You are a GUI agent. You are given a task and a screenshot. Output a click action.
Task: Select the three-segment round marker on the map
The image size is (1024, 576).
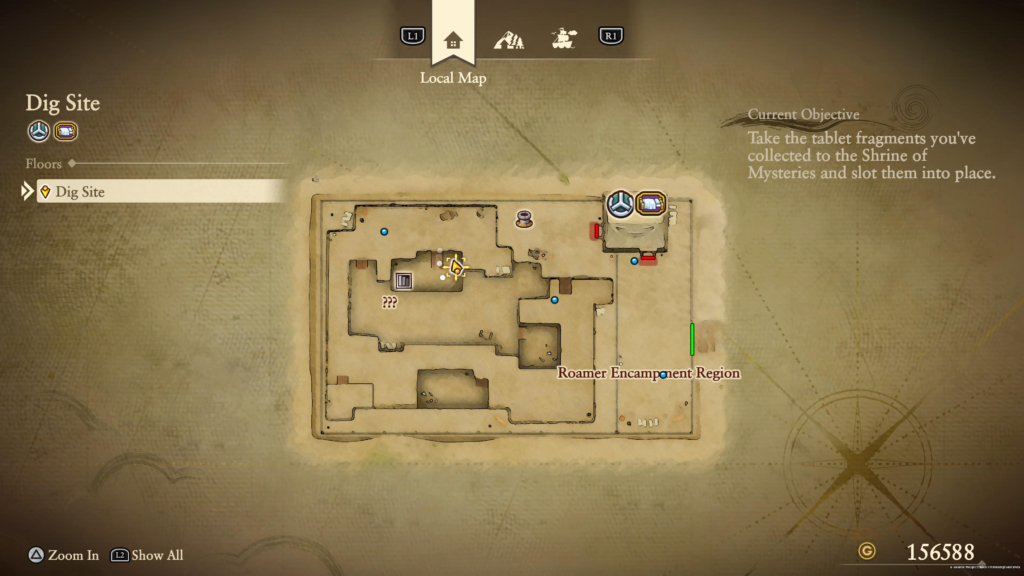(x=620, y=204)
